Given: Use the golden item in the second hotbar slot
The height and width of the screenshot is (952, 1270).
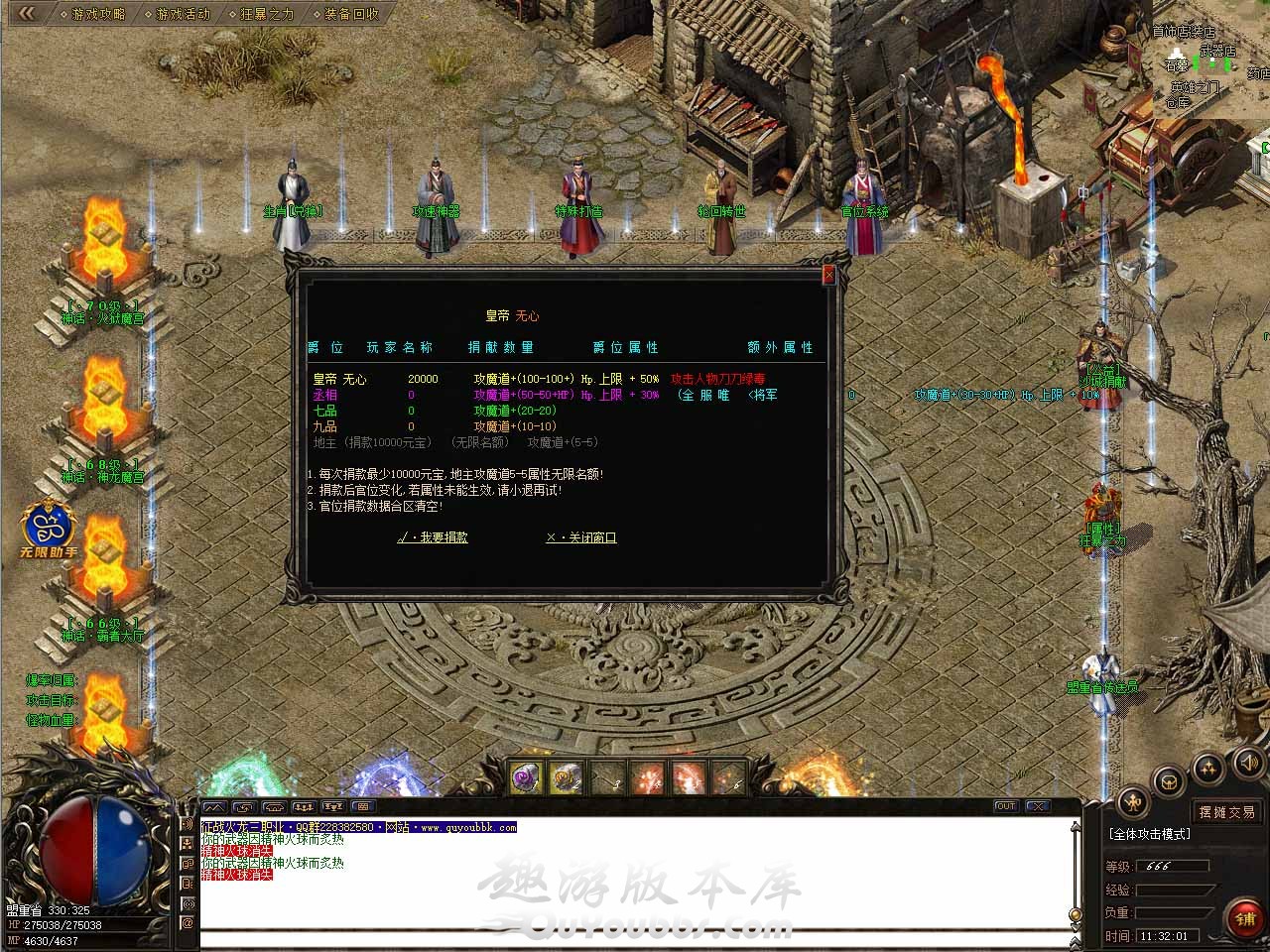Looking at the screenshot, I should 566,778.
